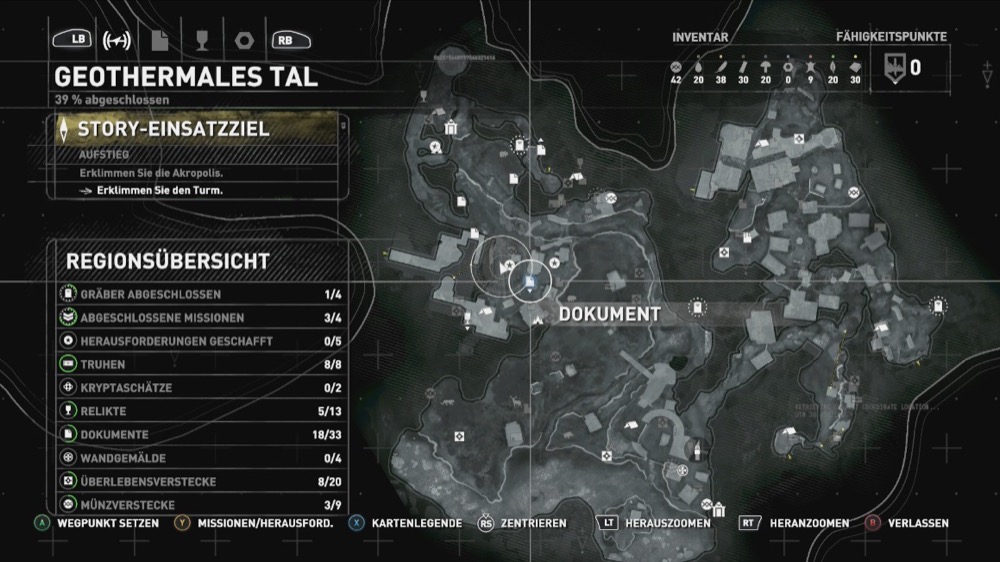
Task: Select the Story-Einsatzziel objective panel
Action: click(200, 130)
